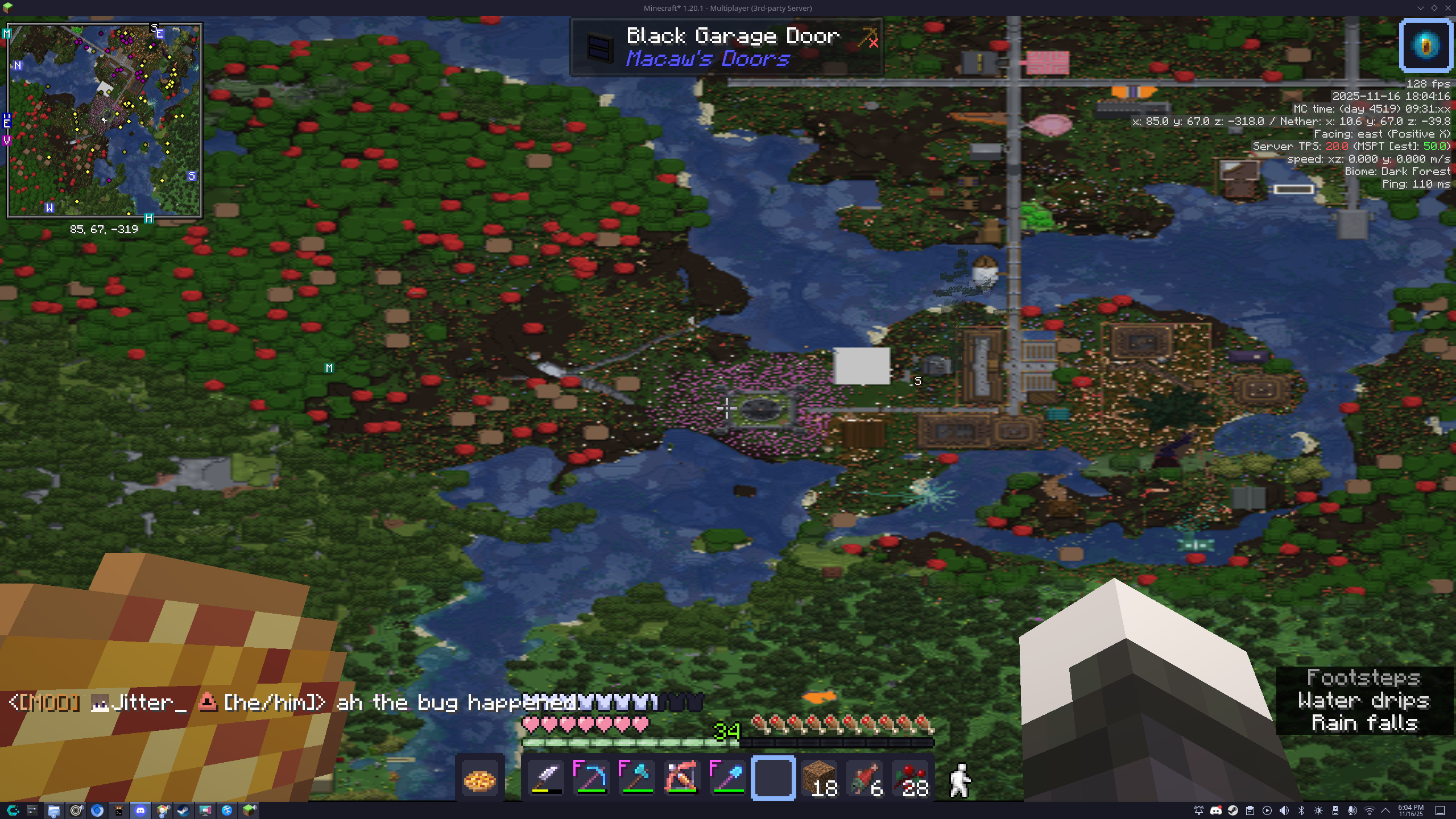Choose the diamond axe in the hotbar
The image size is (1456, 819).
click(x=637, y=778)
